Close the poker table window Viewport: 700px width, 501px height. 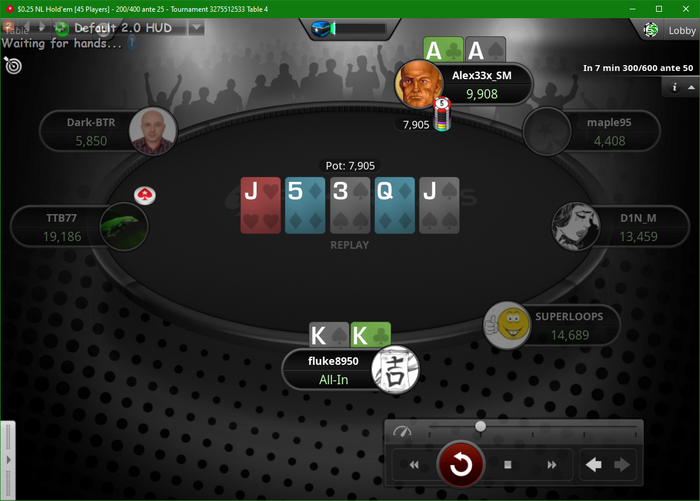coord(686,8)
